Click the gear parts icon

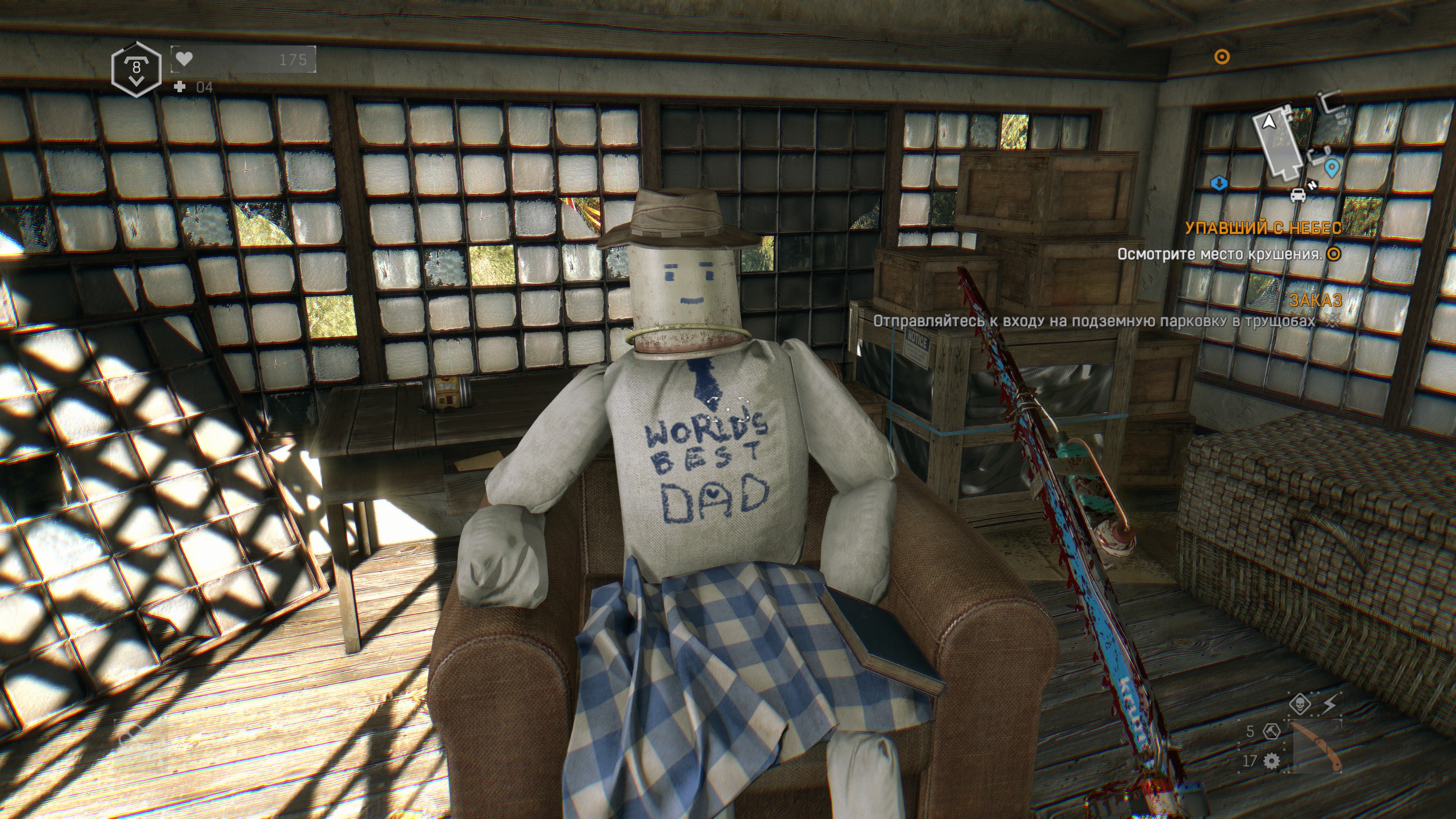coord(1271,761)
